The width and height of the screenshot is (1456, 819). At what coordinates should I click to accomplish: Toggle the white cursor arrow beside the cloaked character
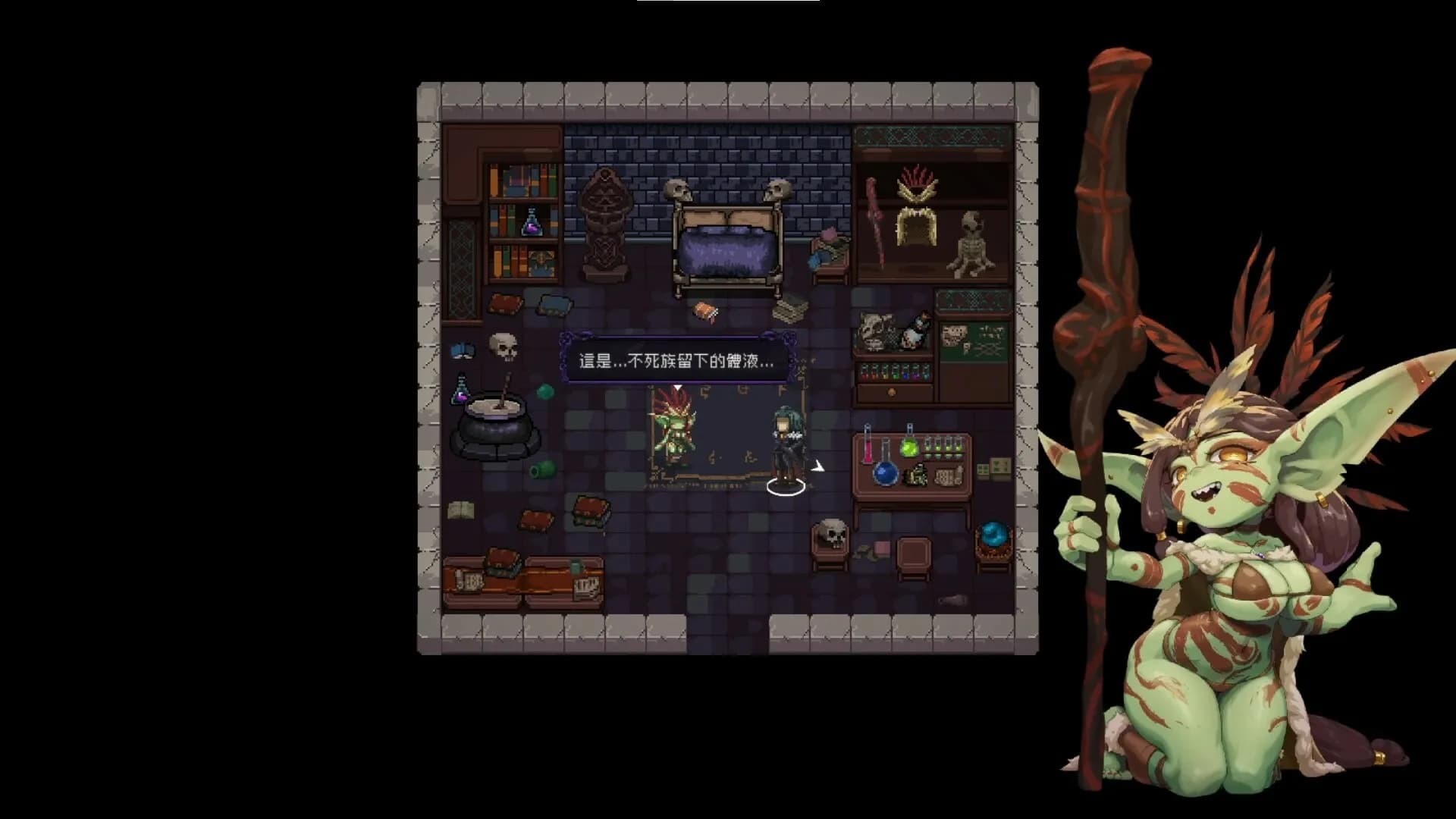click(819, 467)
